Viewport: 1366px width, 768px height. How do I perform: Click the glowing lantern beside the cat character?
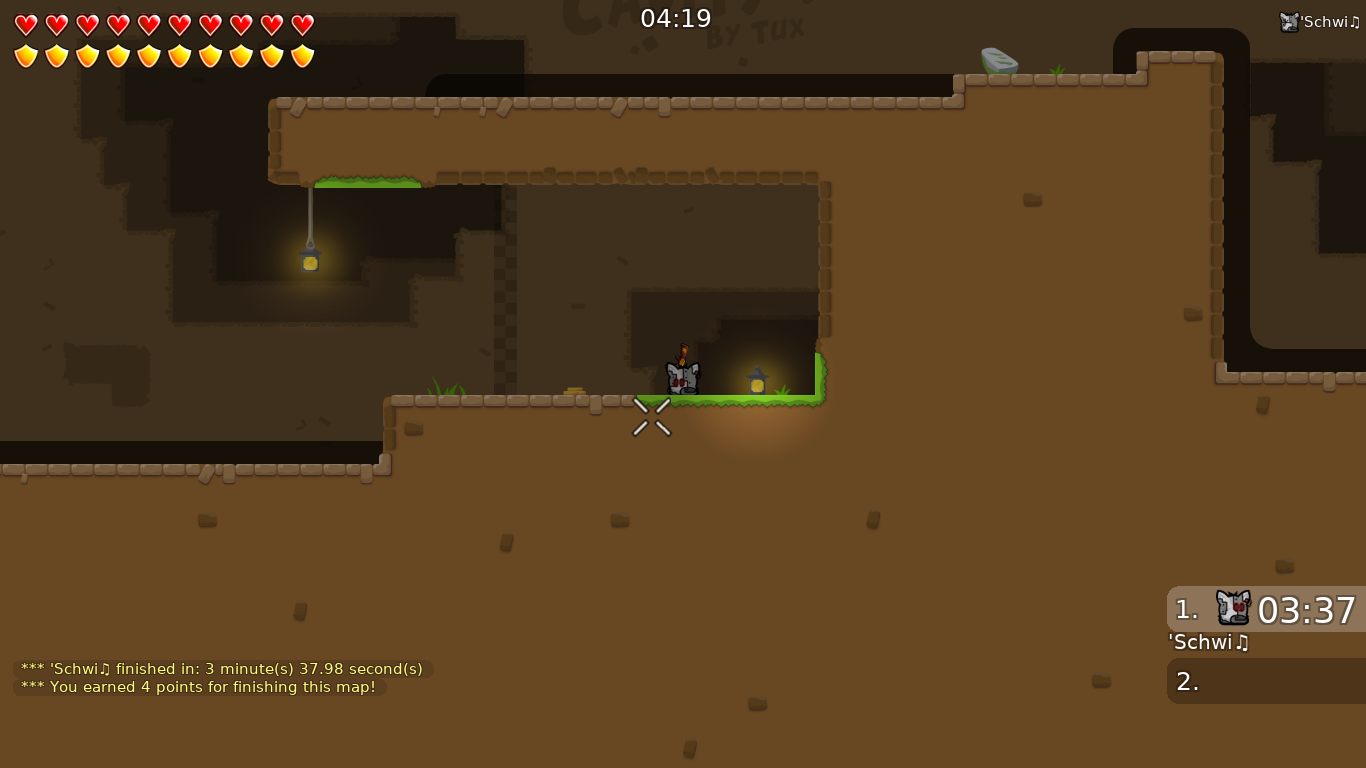[757, 381]
